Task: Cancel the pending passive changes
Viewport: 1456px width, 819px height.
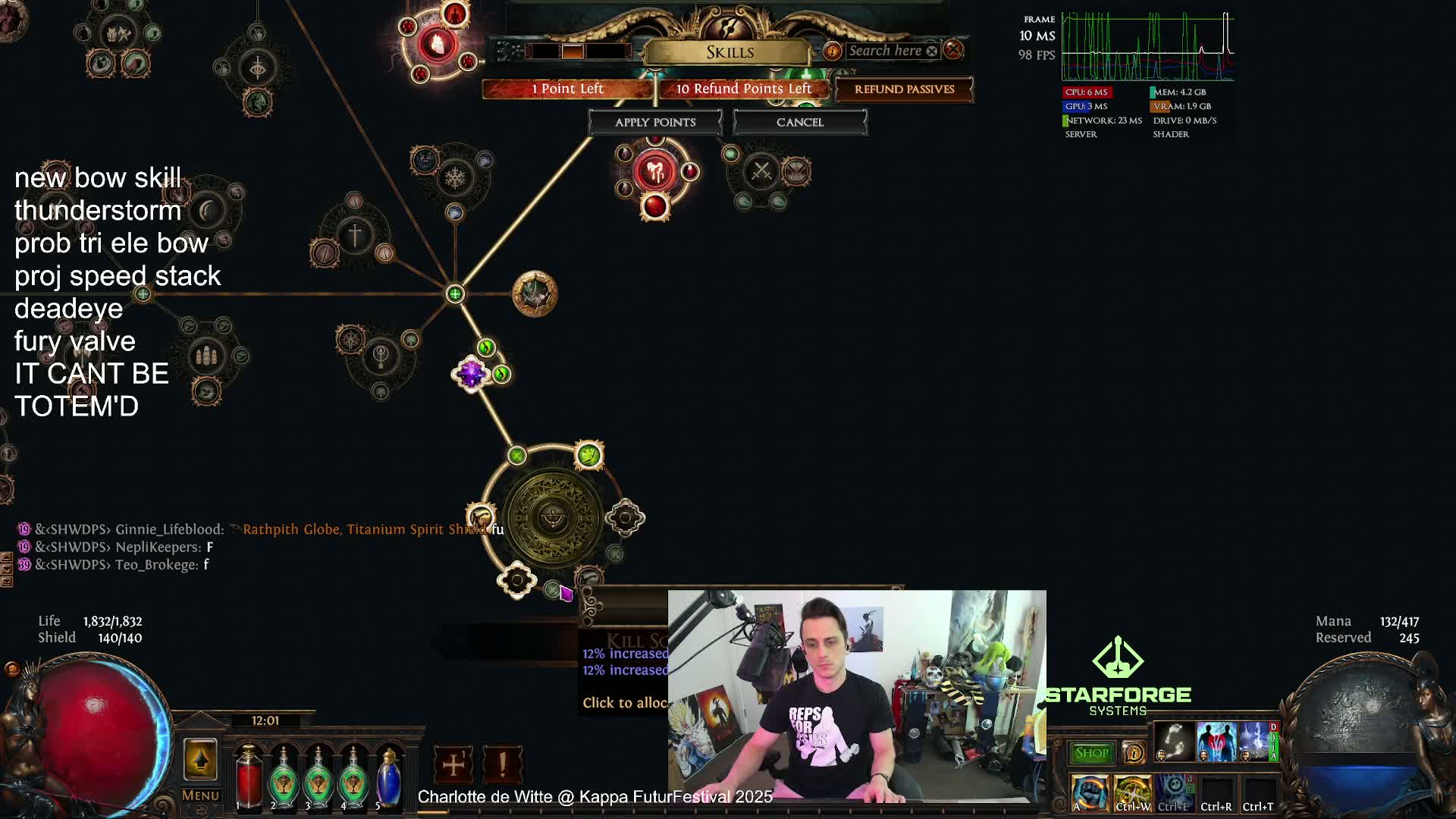Action: coord(799,122)
